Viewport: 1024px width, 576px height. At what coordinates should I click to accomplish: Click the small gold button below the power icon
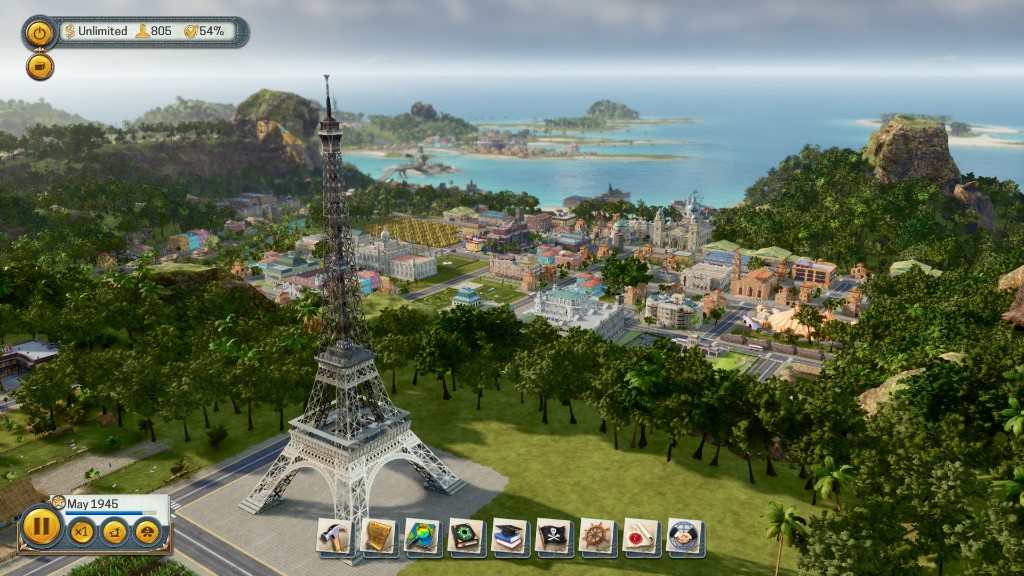40,67
